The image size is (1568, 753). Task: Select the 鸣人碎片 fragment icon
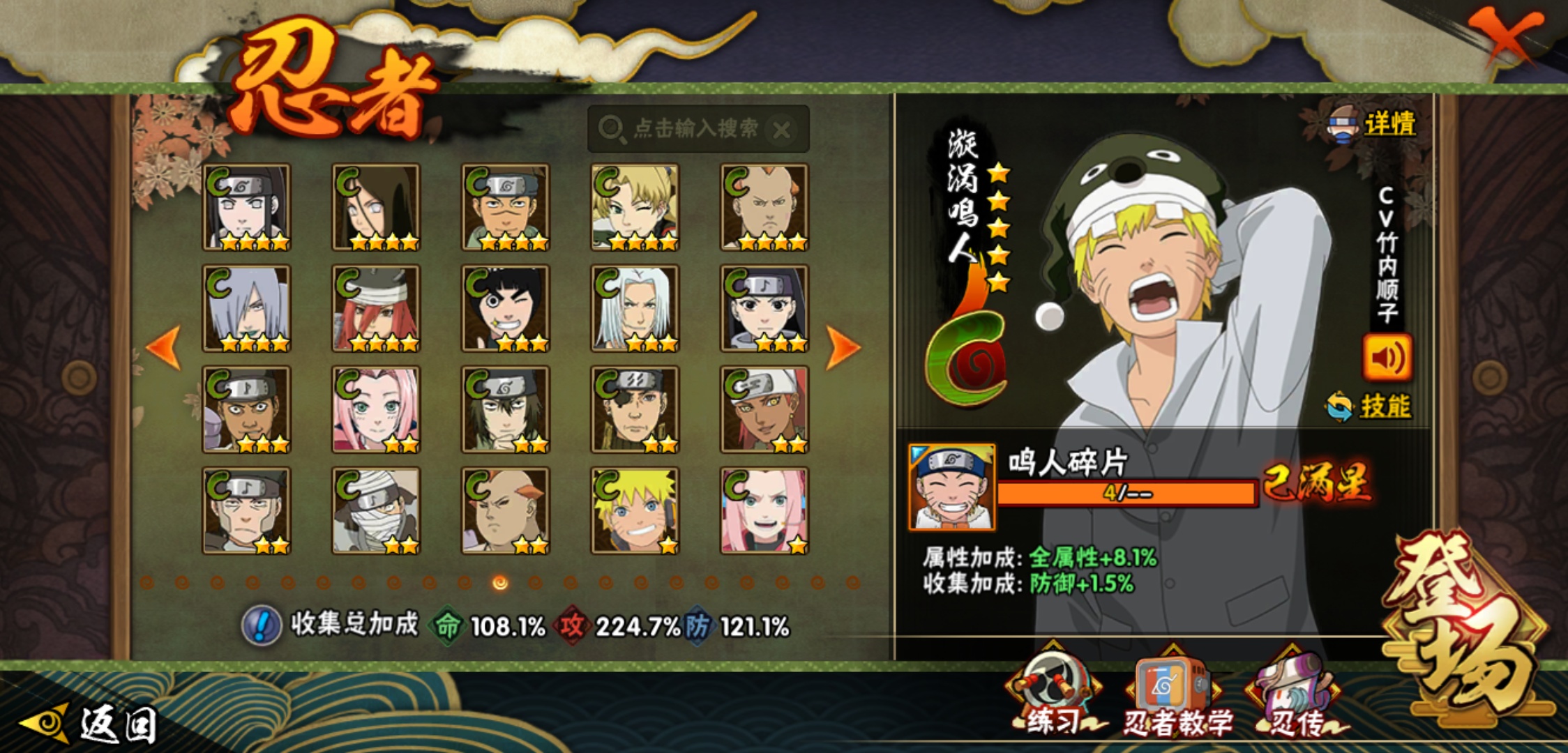[952, 487]
